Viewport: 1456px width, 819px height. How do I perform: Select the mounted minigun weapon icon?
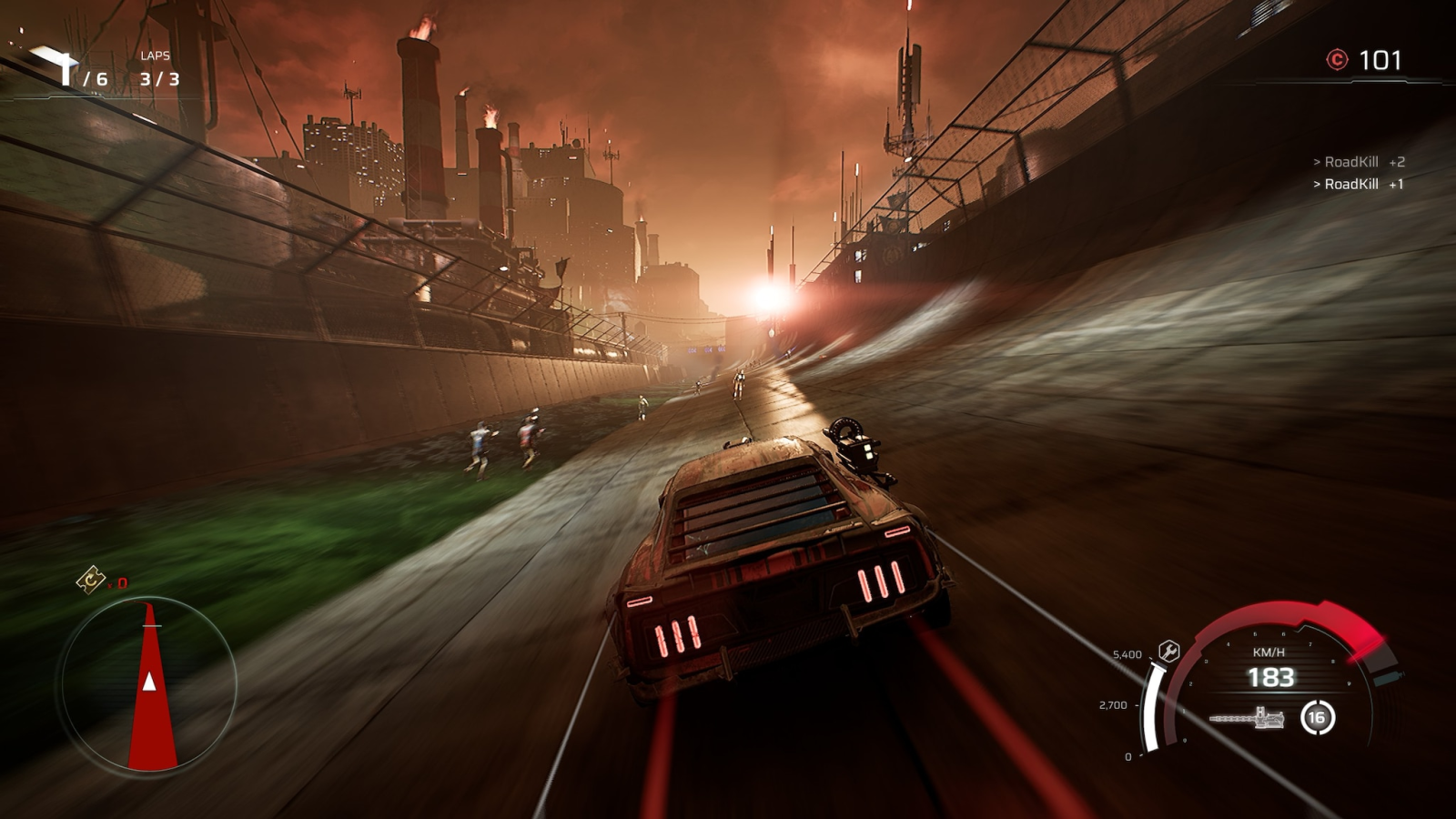(1248, 719)
